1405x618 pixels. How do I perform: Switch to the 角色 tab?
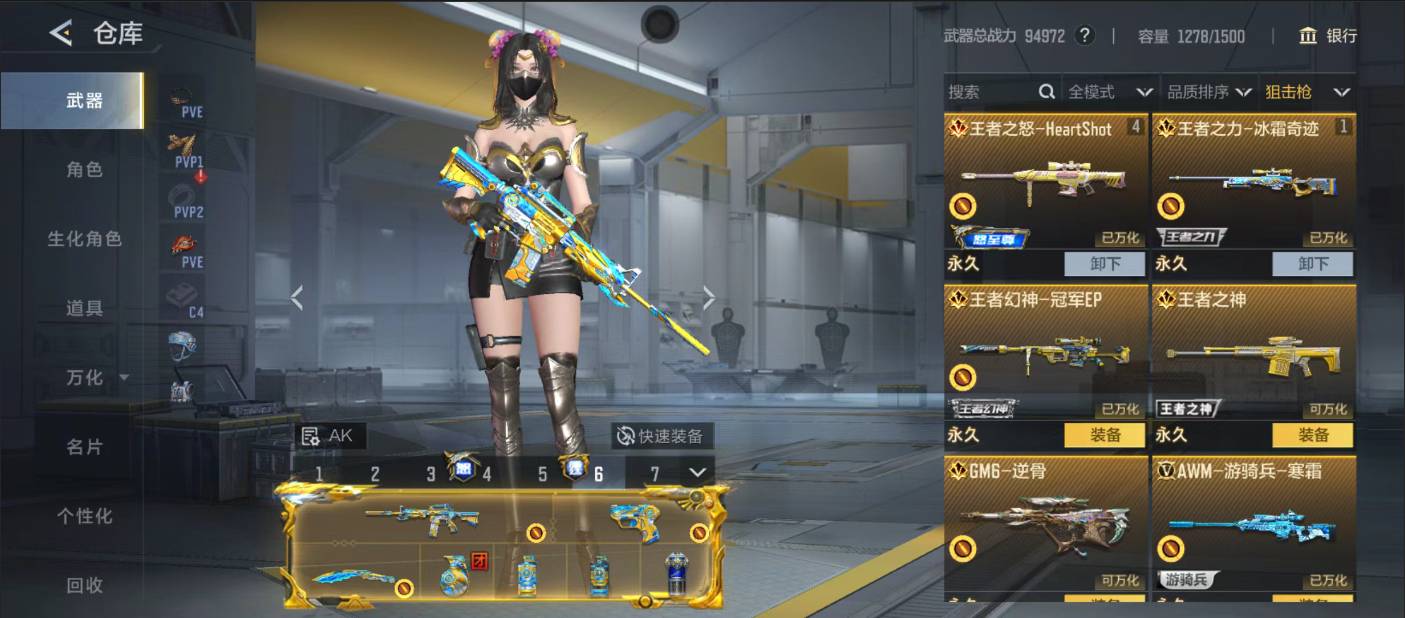[84, 170]
